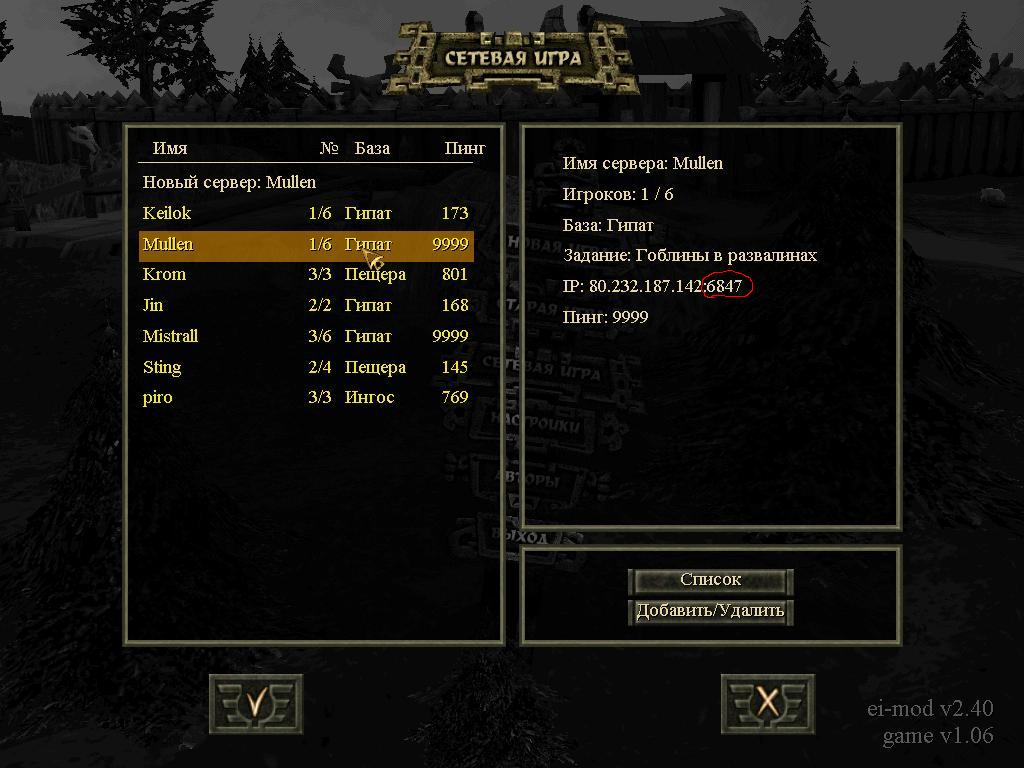Screen dimensions: 1024x768
Task: Sort servers by the Пинг column header
Action: point(465,148)
